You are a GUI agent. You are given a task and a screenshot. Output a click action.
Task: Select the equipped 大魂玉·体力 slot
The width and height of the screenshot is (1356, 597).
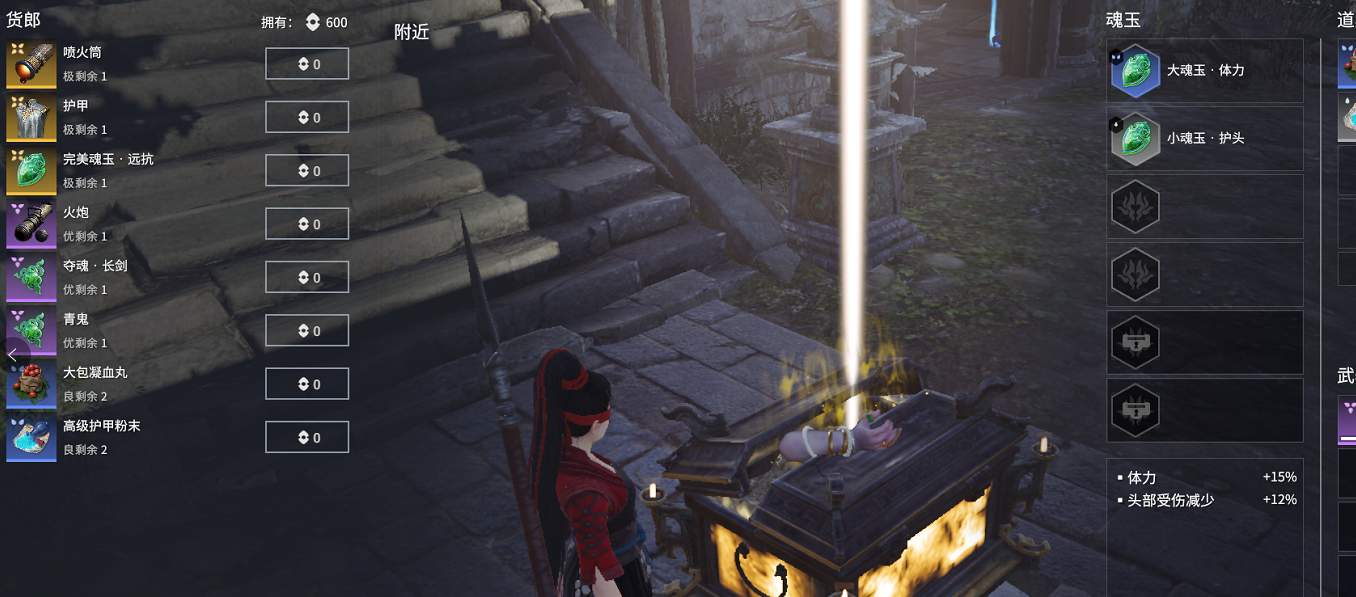(x=1204, y=71)
